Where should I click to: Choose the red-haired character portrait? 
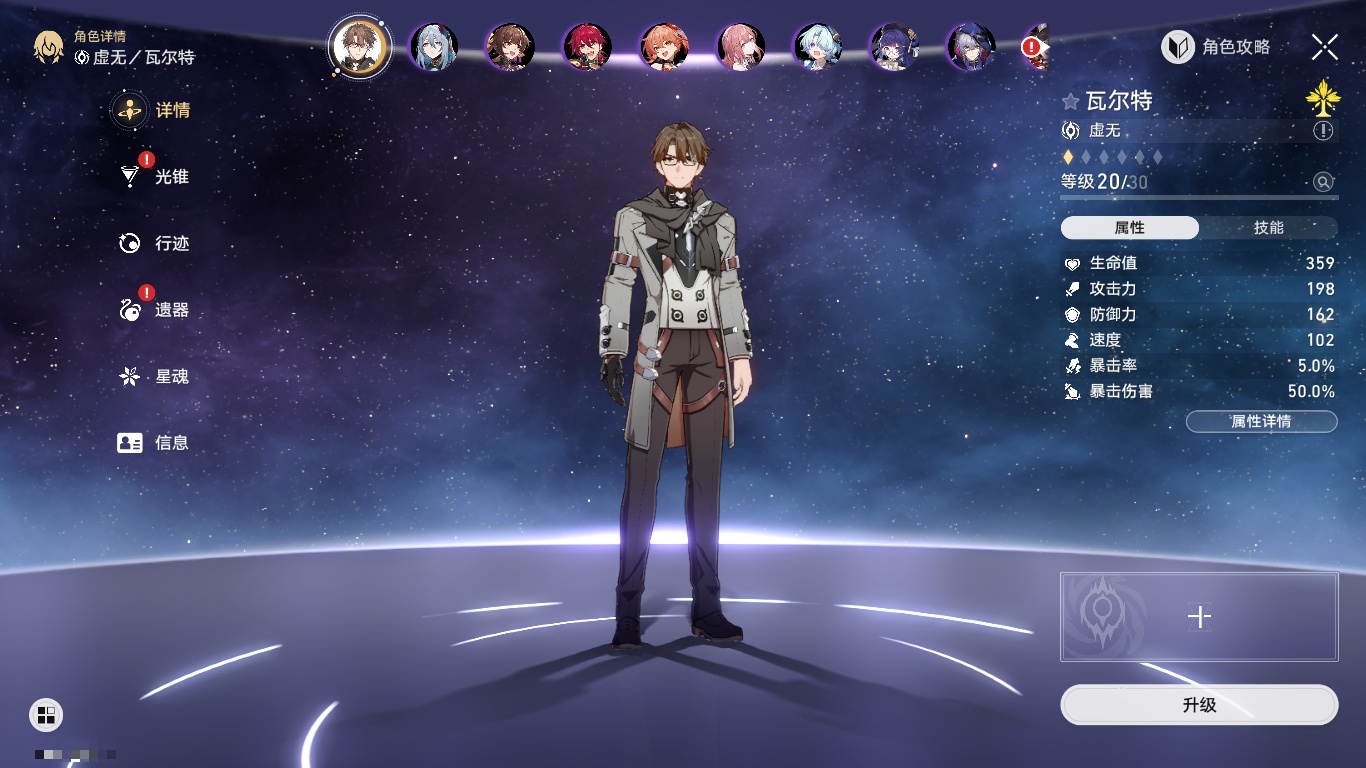click(587, 47)
